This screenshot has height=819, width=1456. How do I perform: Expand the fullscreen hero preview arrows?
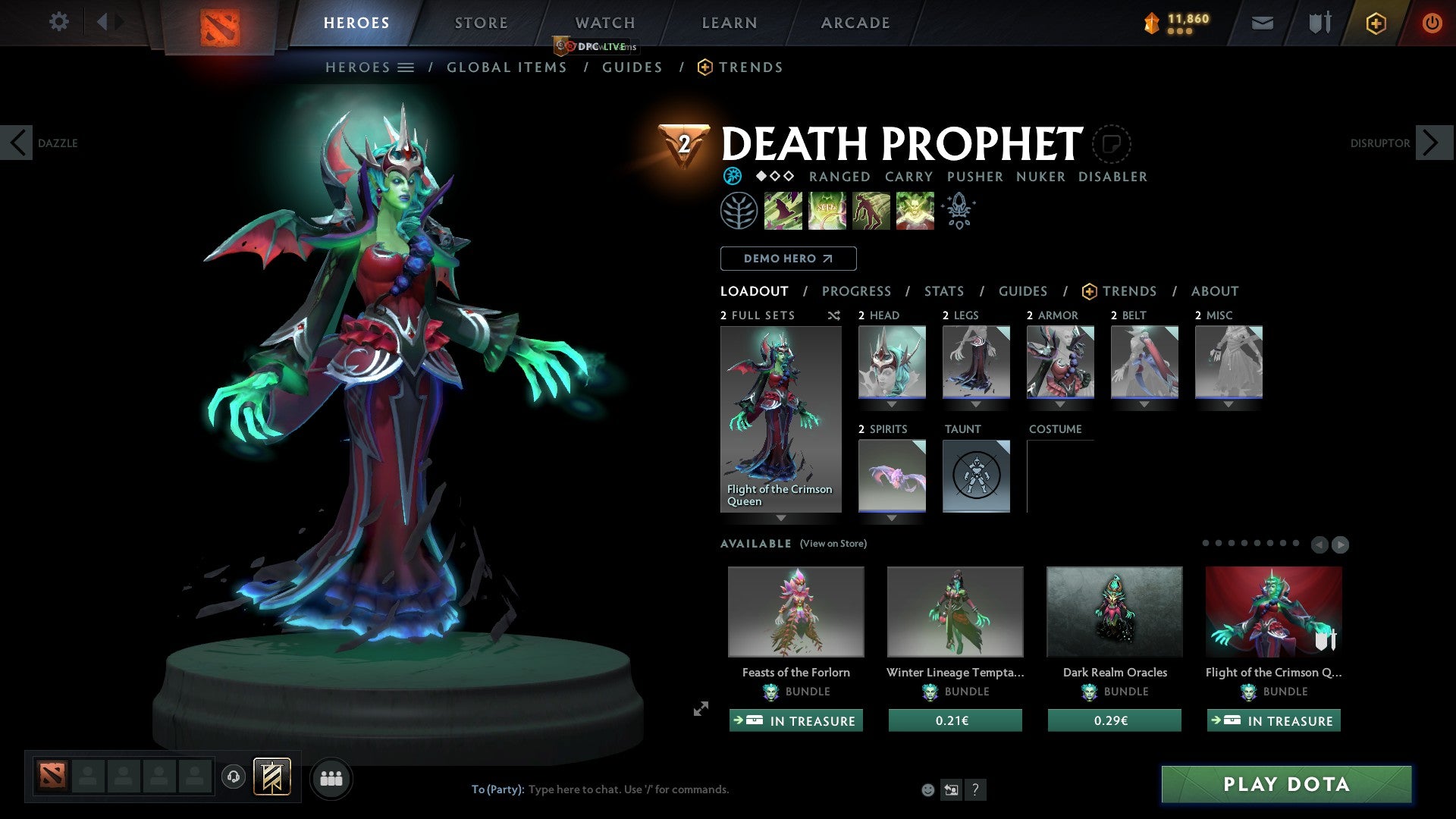point(700,710)
